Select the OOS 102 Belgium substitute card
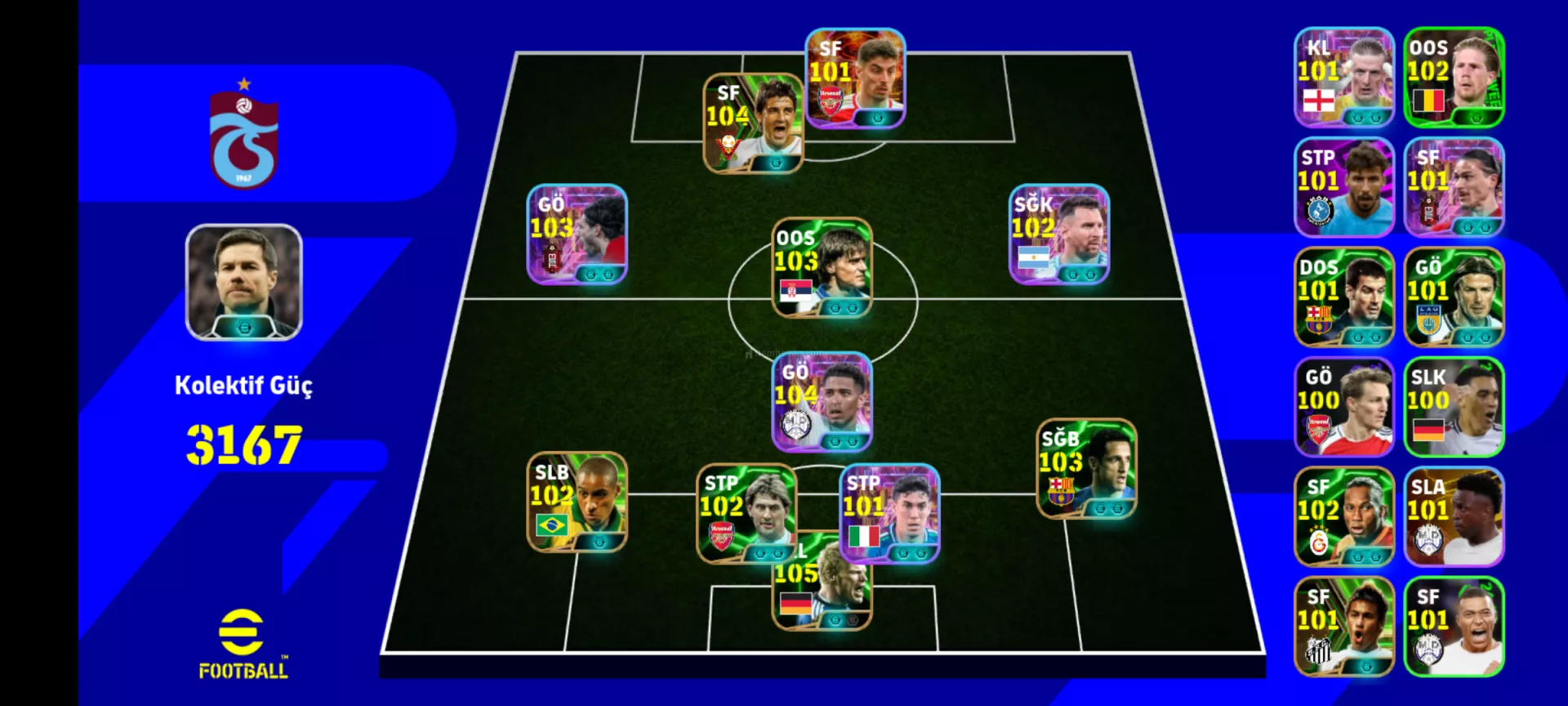1568x706 pixels. [1454, 78]
